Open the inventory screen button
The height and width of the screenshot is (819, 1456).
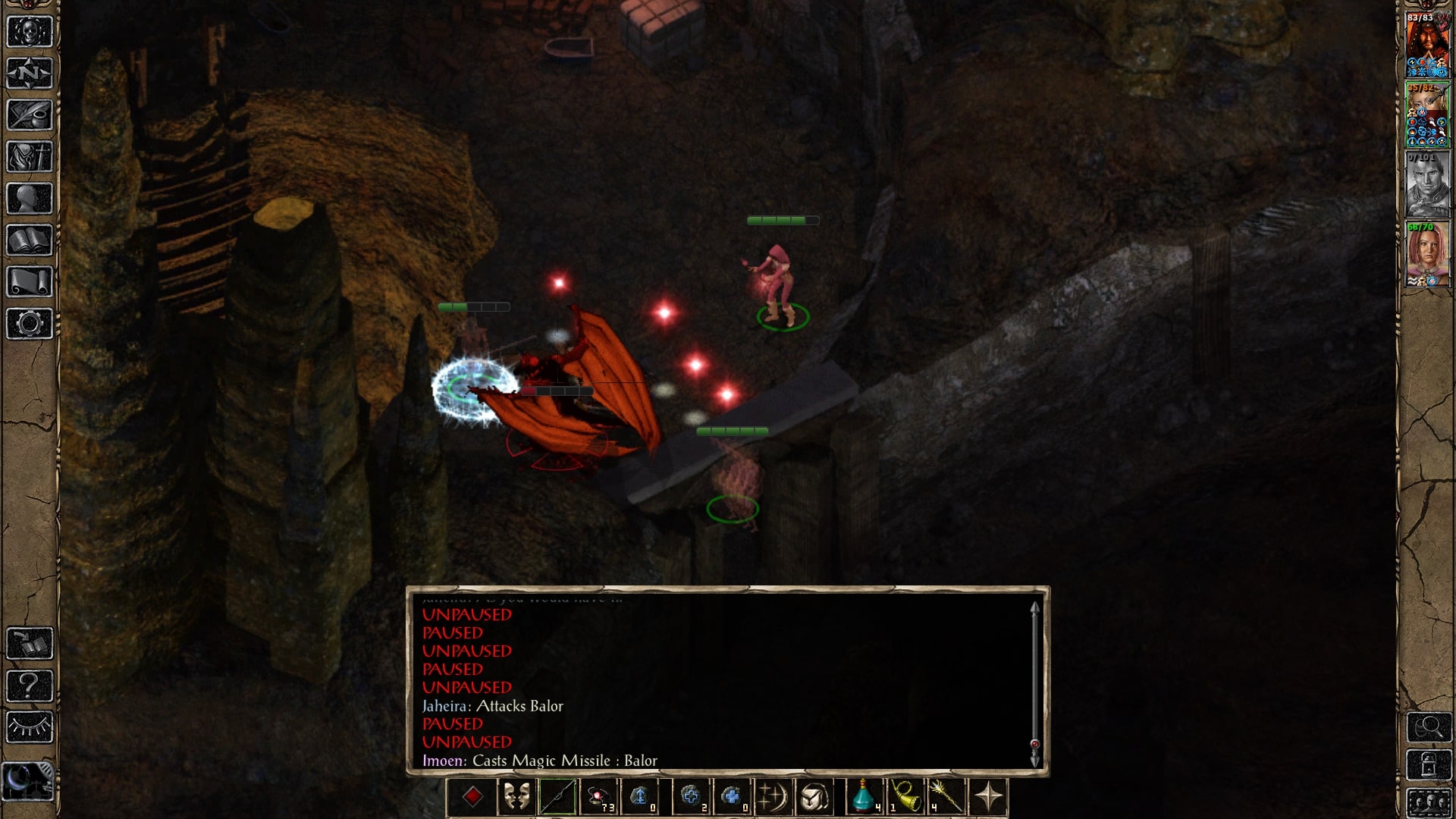(30, 157)
